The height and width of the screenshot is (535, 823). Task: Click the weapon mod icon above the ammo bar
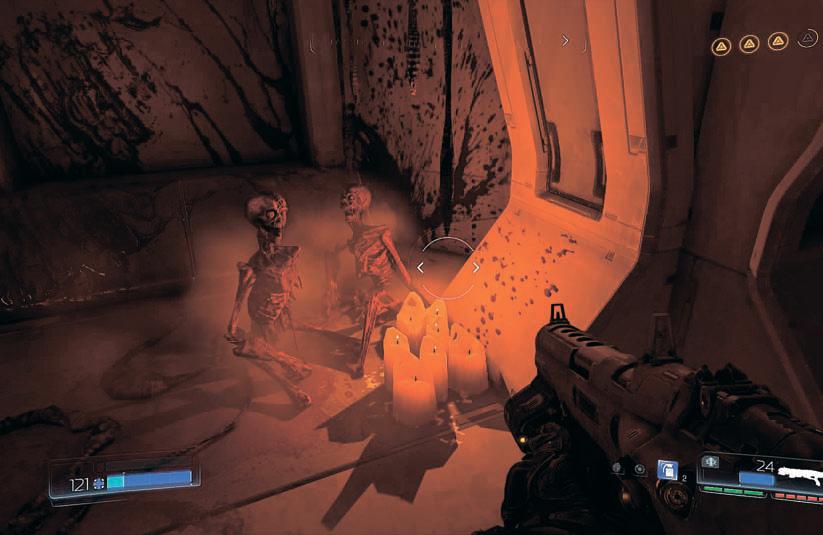[711, 462]
